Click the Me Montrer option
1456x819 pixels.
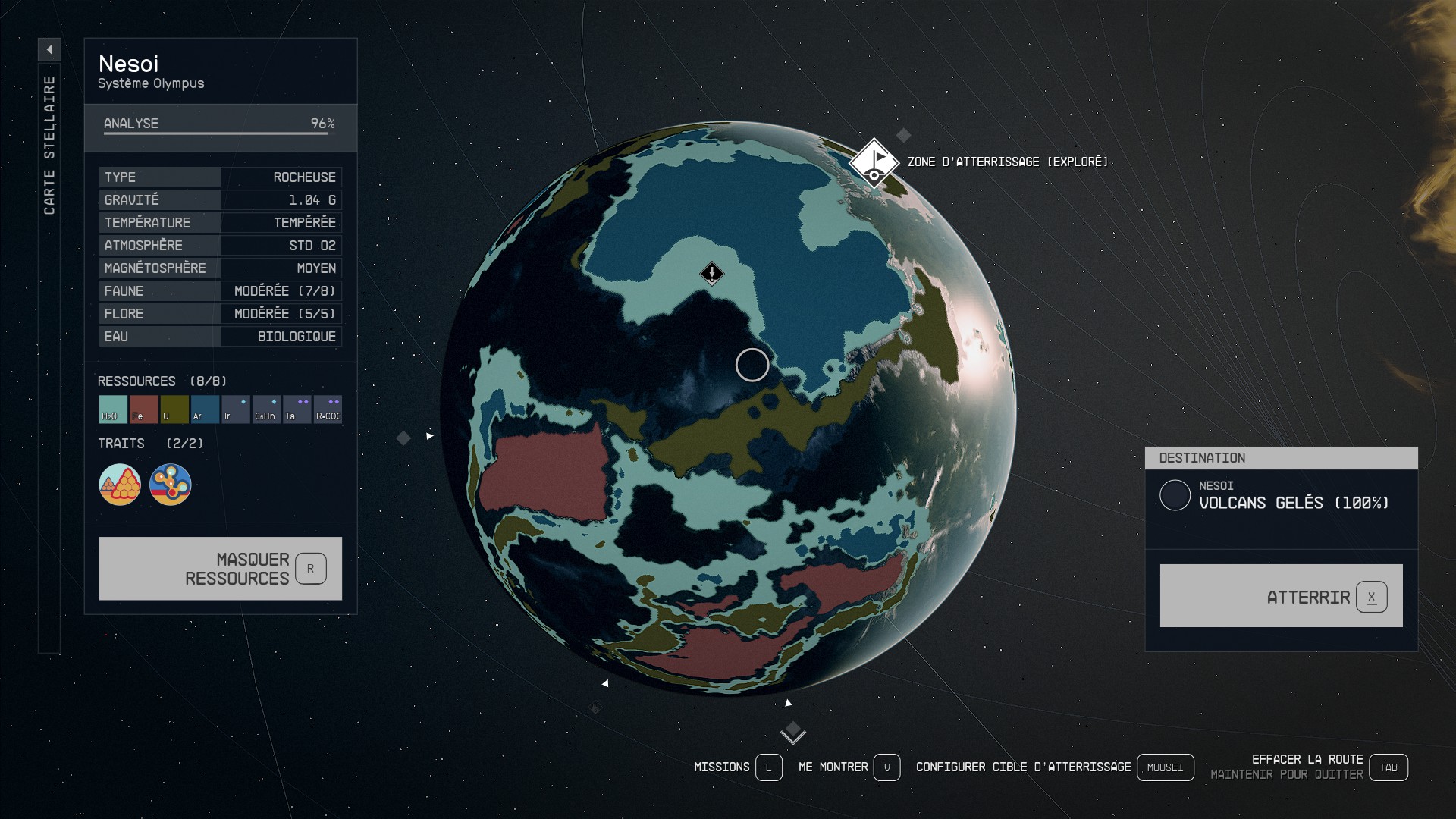886,767
